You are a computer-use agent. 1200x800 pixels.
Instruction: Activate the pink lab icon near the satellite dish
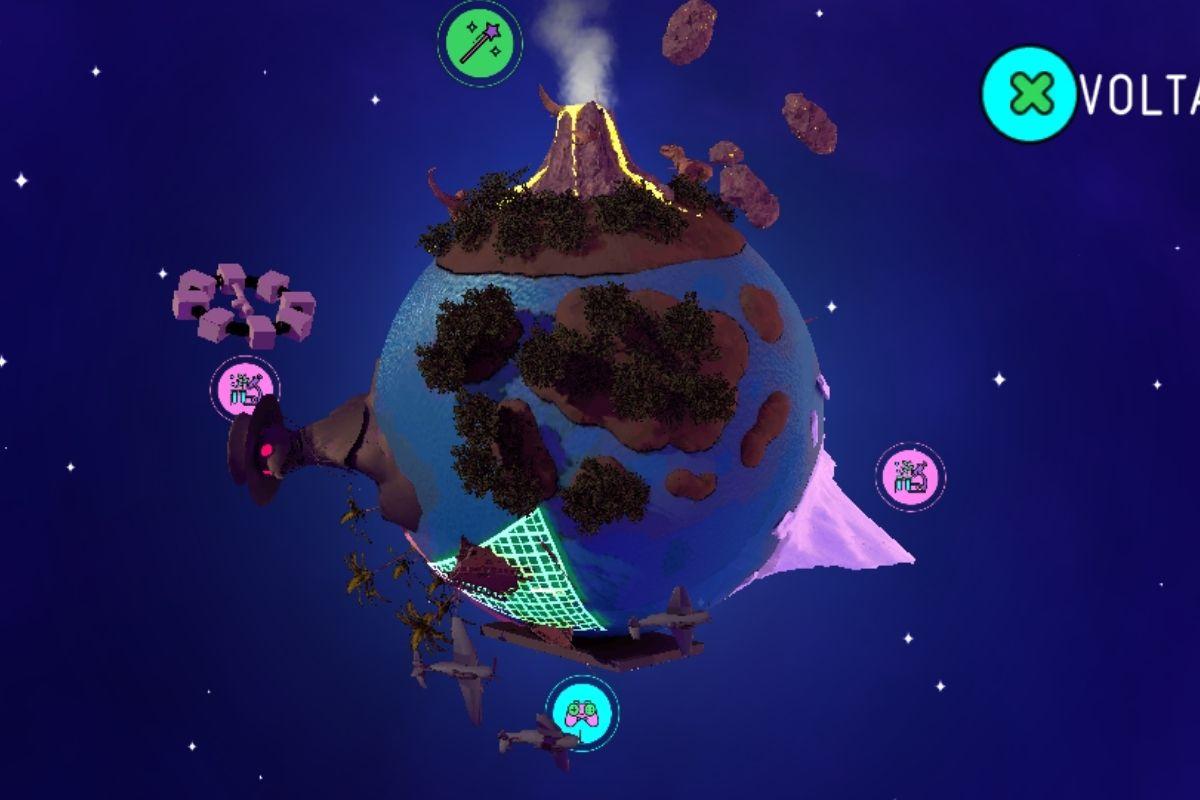tap(244, 388)
